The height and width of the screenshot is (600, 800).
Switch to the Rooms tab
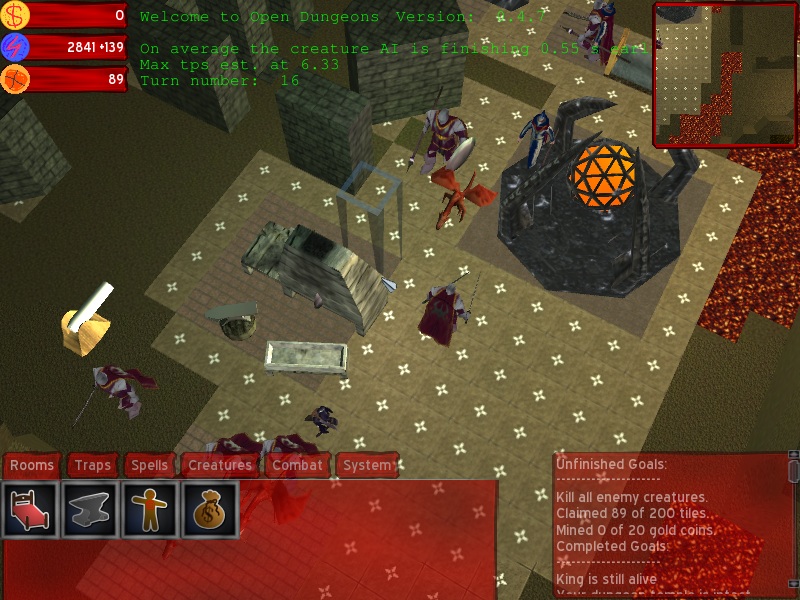pos(32,465)
